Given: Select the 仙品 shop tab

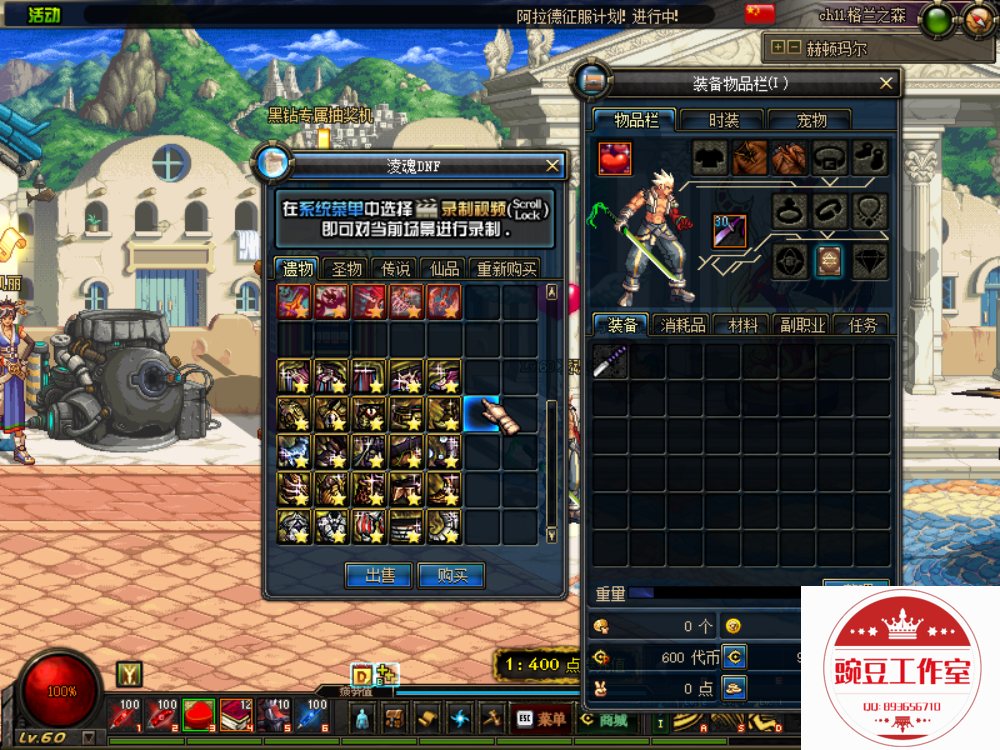Looking at the screenshot, I should click(444, 269).
